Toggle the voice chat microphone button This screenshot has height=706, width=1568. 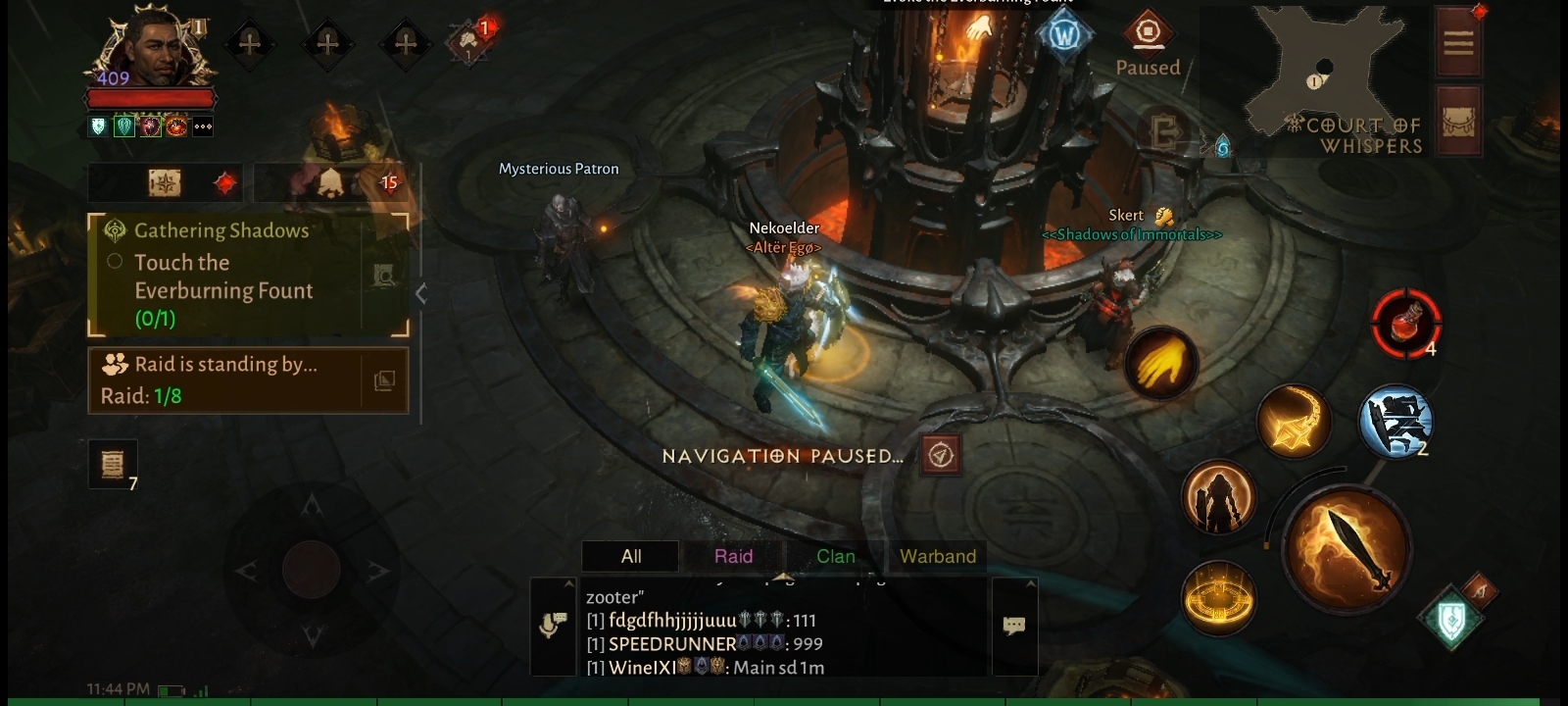pos(553,626)
